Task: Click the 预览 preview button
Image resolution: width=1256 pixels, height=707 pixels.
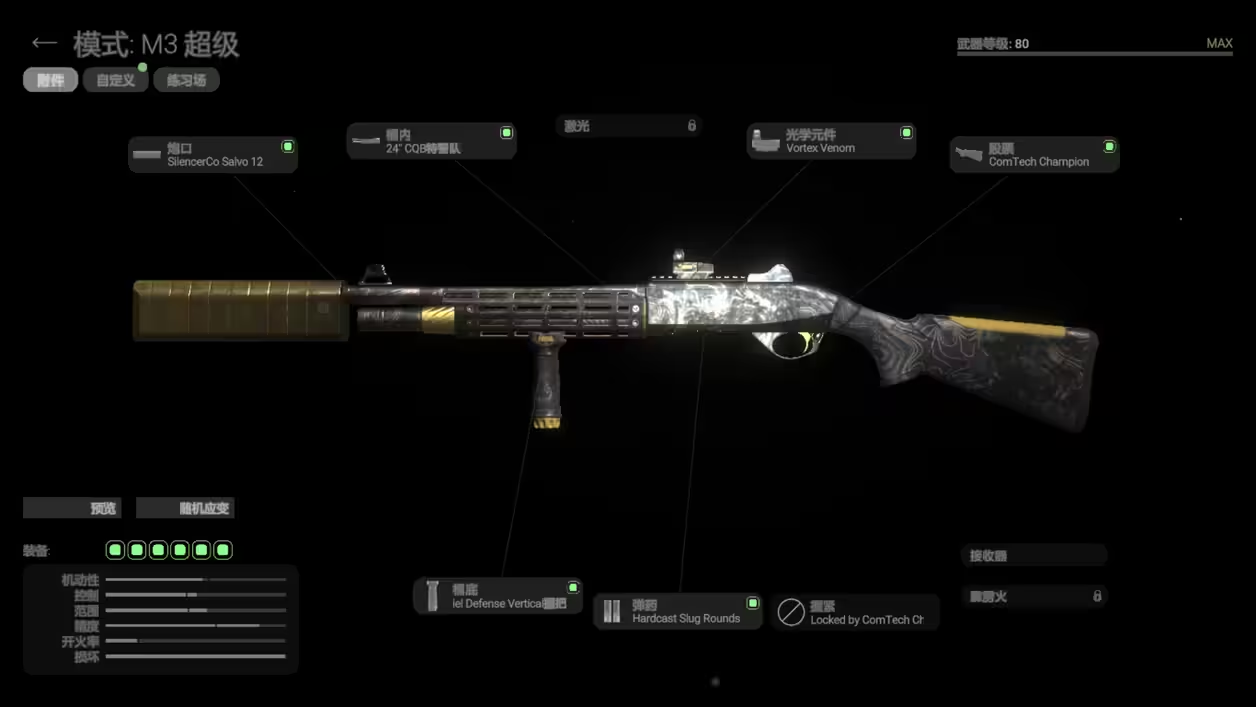Action: pyautogui.click(x=72, y=508)
